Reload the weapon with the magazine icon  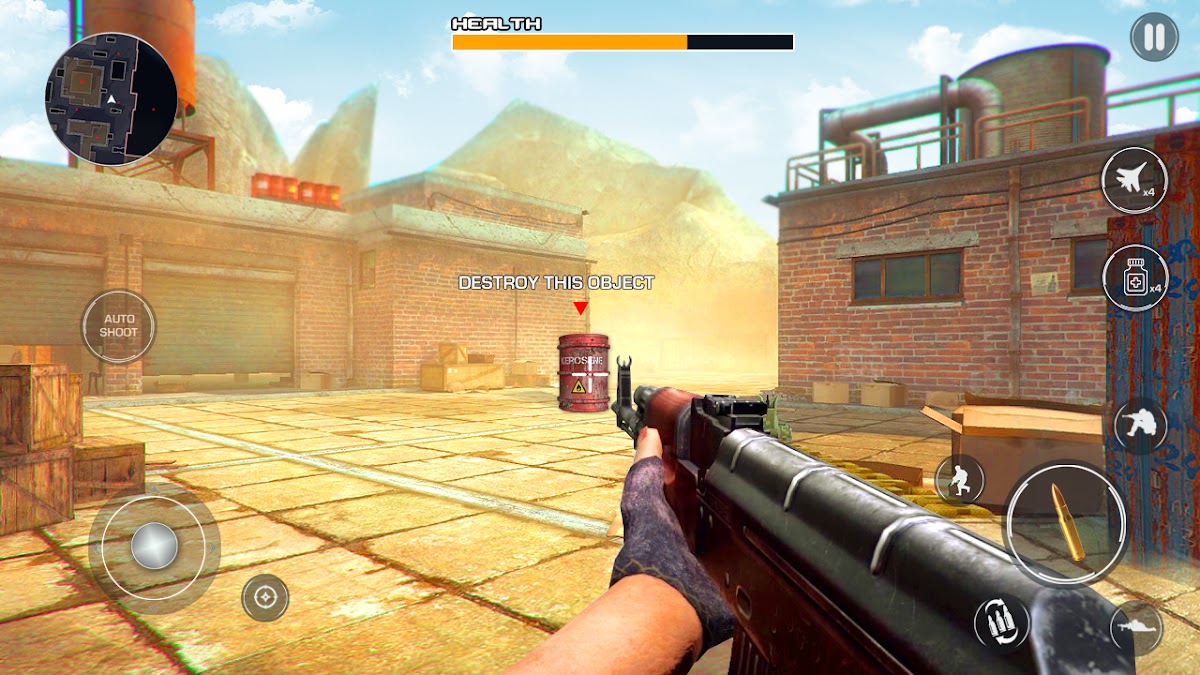point(1001,621)
